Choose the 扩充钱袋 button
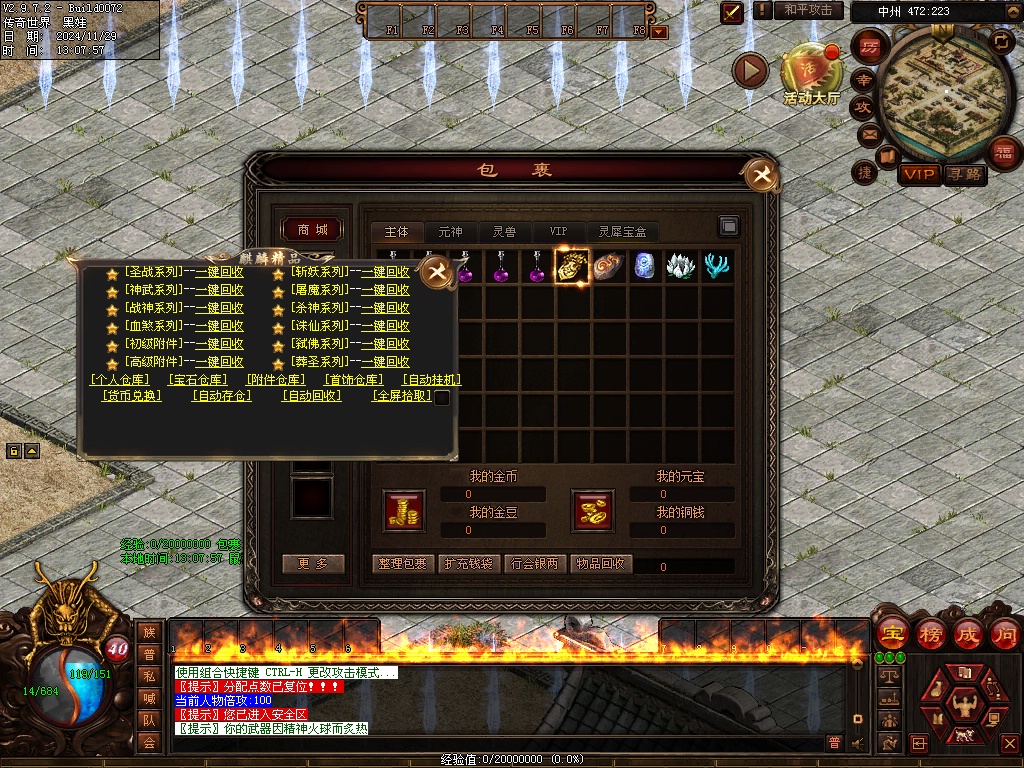 (x=468, y=564)
